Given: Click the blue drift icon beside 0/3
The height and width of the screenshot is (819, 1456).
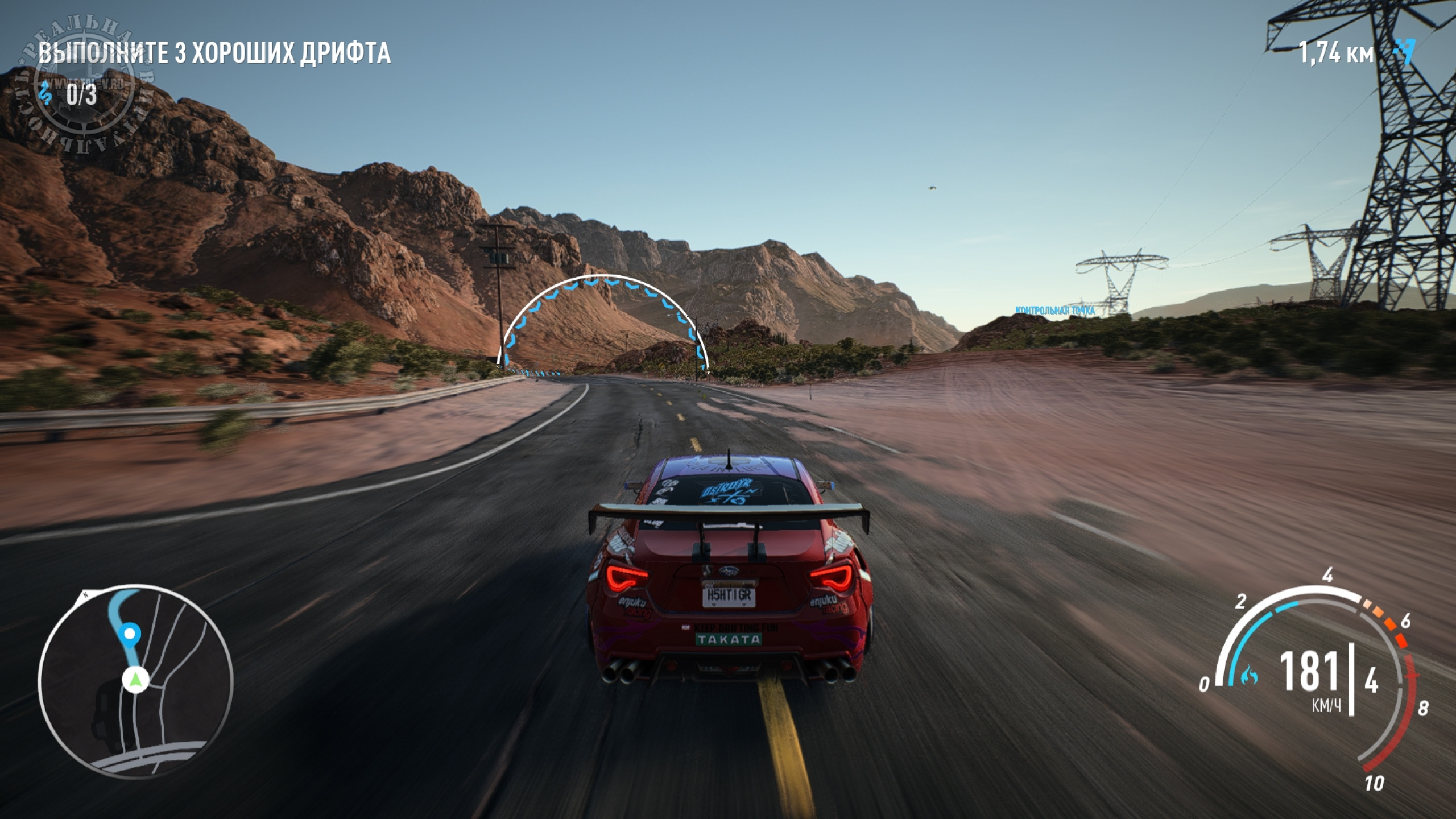Looking at the screenshot, I should [45, 94].
